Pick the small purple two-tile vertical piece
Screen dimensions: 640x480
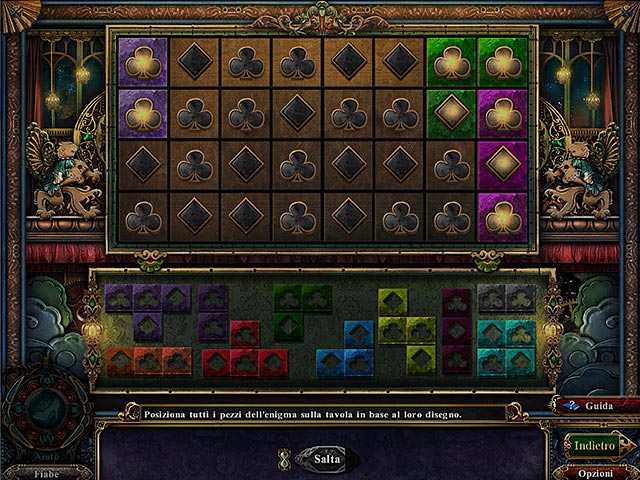coord(213,313)
